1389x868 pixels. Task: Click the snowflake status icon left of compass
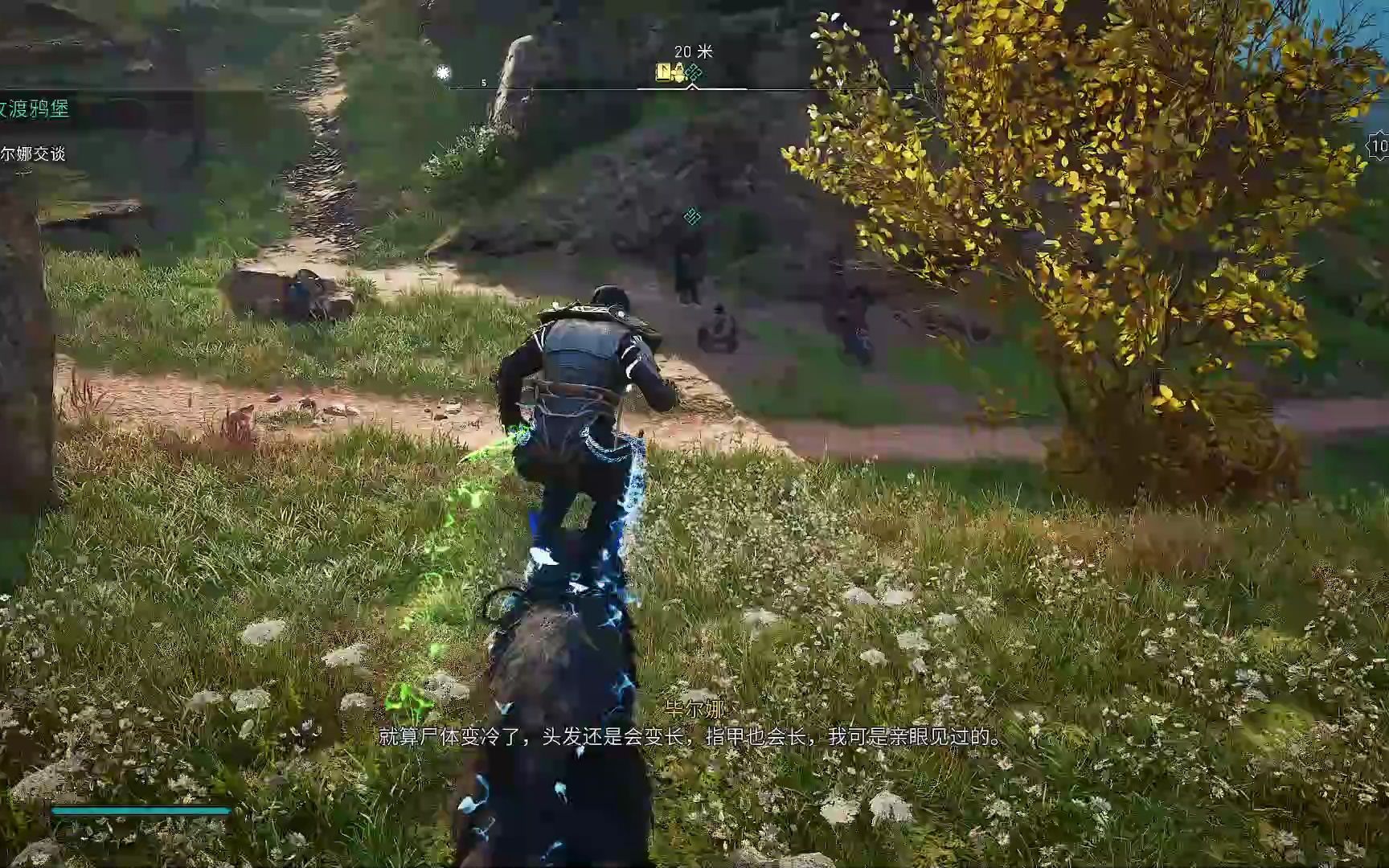click(x=442, y=72)
